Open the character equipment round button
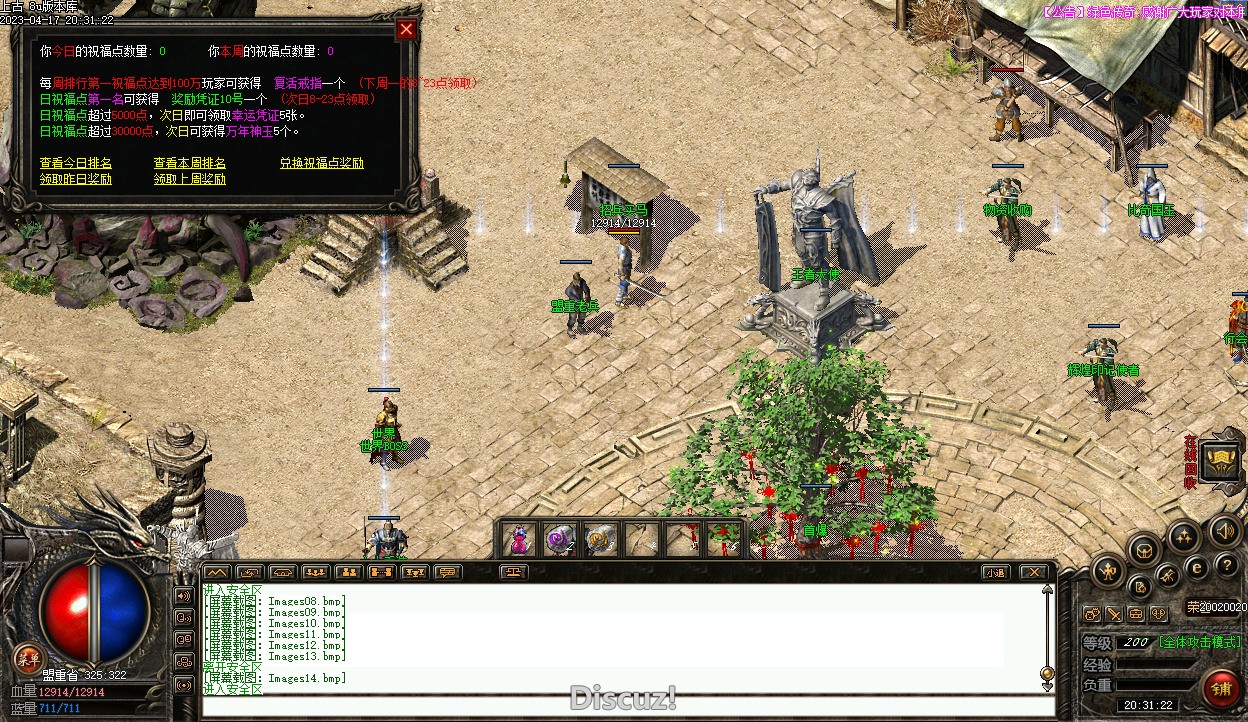 coord(1108,573)
